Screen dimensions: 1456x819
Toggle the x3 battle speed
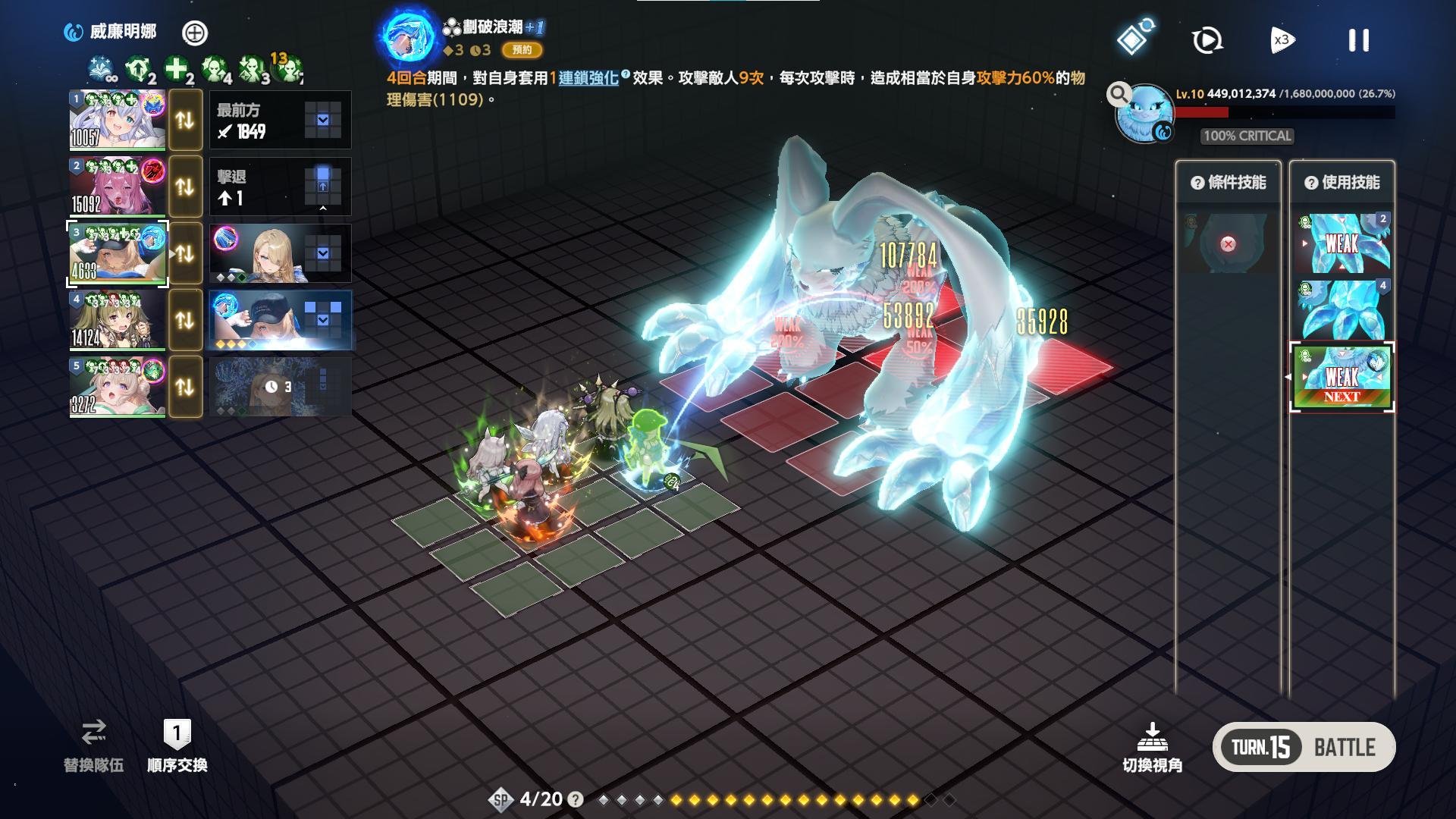tap(1282, 40)
